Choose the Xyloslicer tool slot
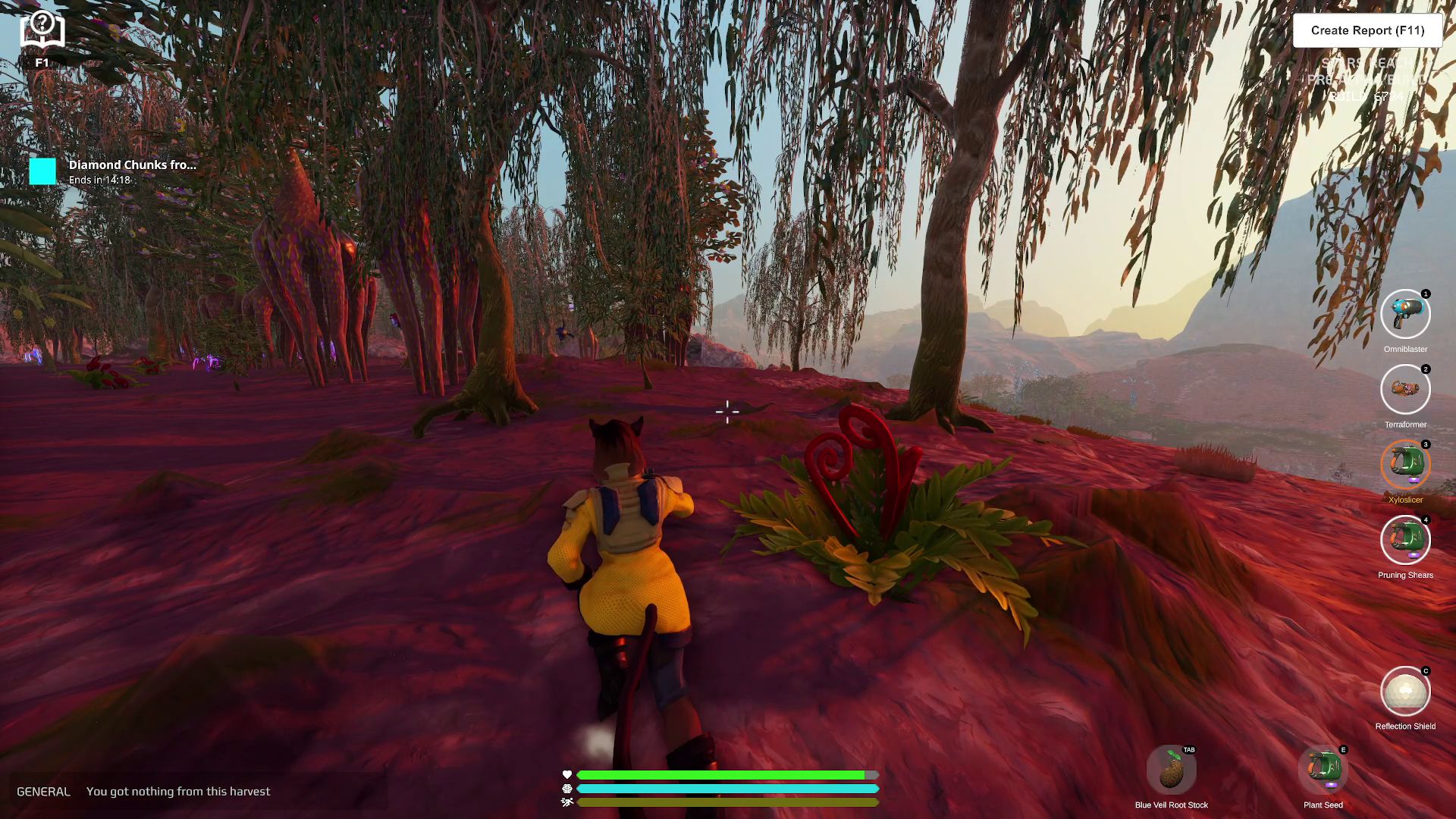1456x819 pixels. click(x=1405, y=465)
